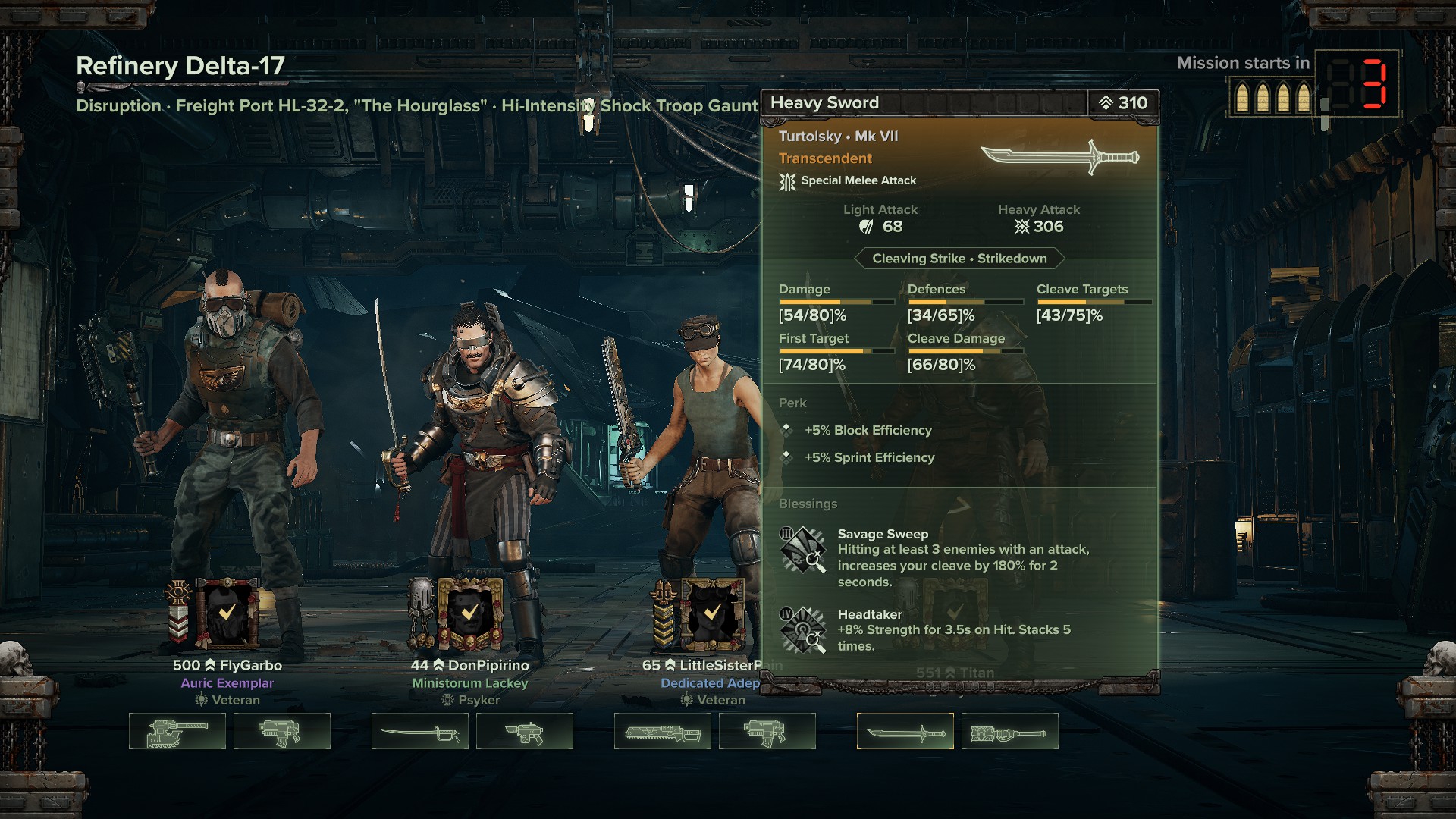Screen dimensions: 1456x819
Task: Open FlyGarbo's player portrait
Action: tap(227, 613)
